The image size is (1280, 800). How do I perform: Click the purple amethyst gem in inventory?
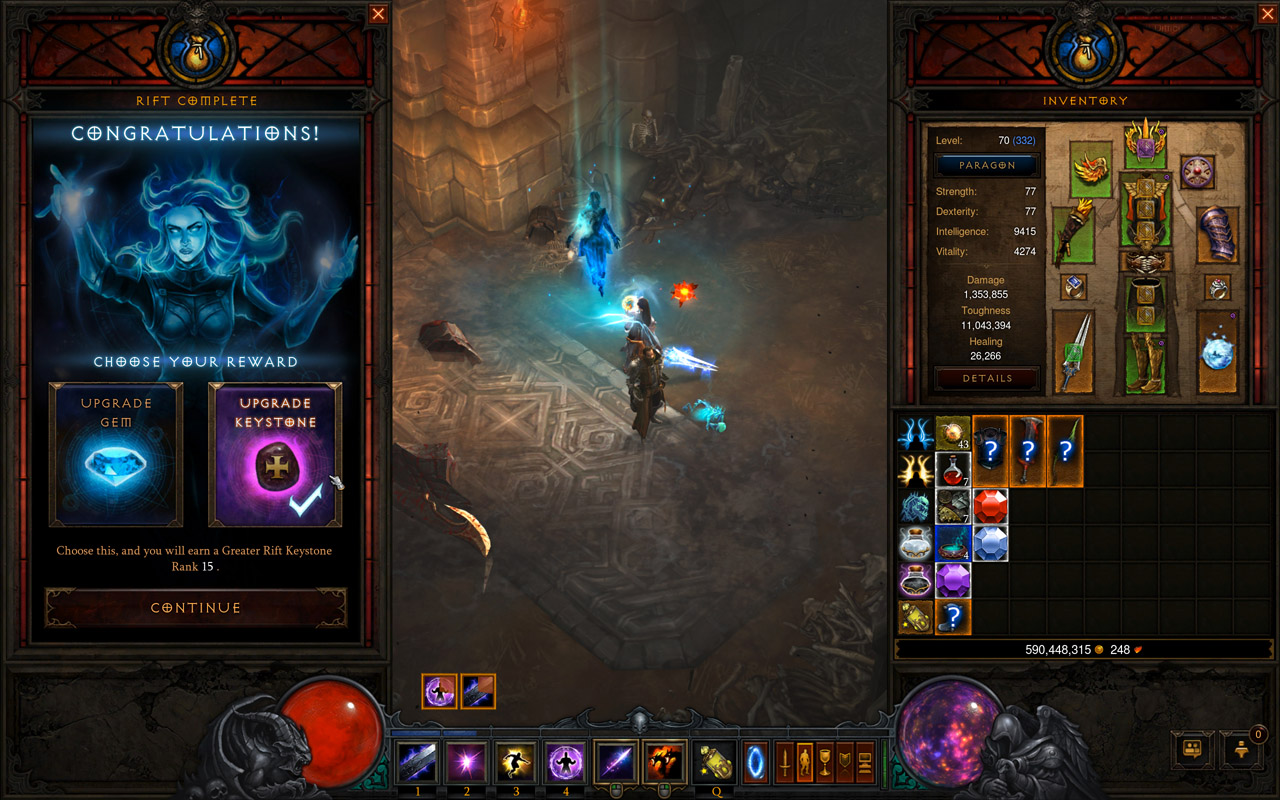pos(953,580)
